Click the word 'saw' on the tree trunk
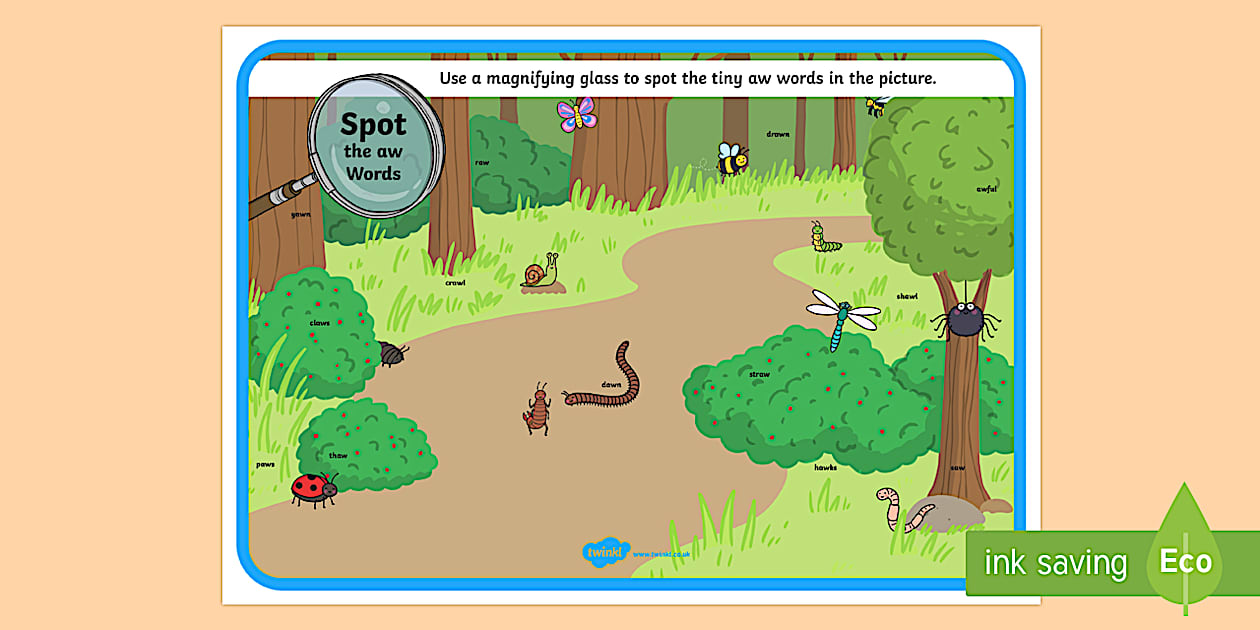Viewport: 1260px width, 630px height. coord(958,467)
